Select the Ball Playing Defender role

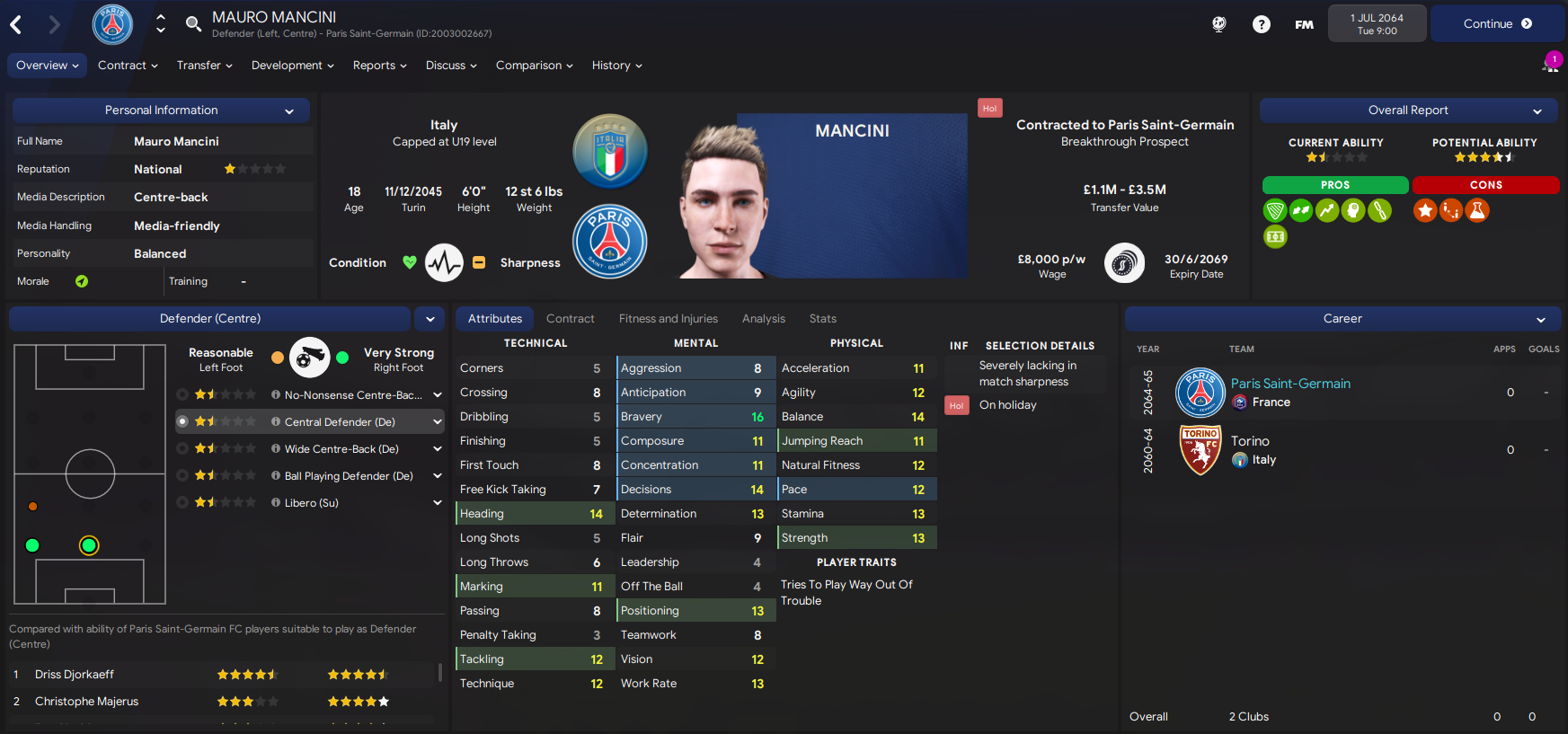point(348,476)
